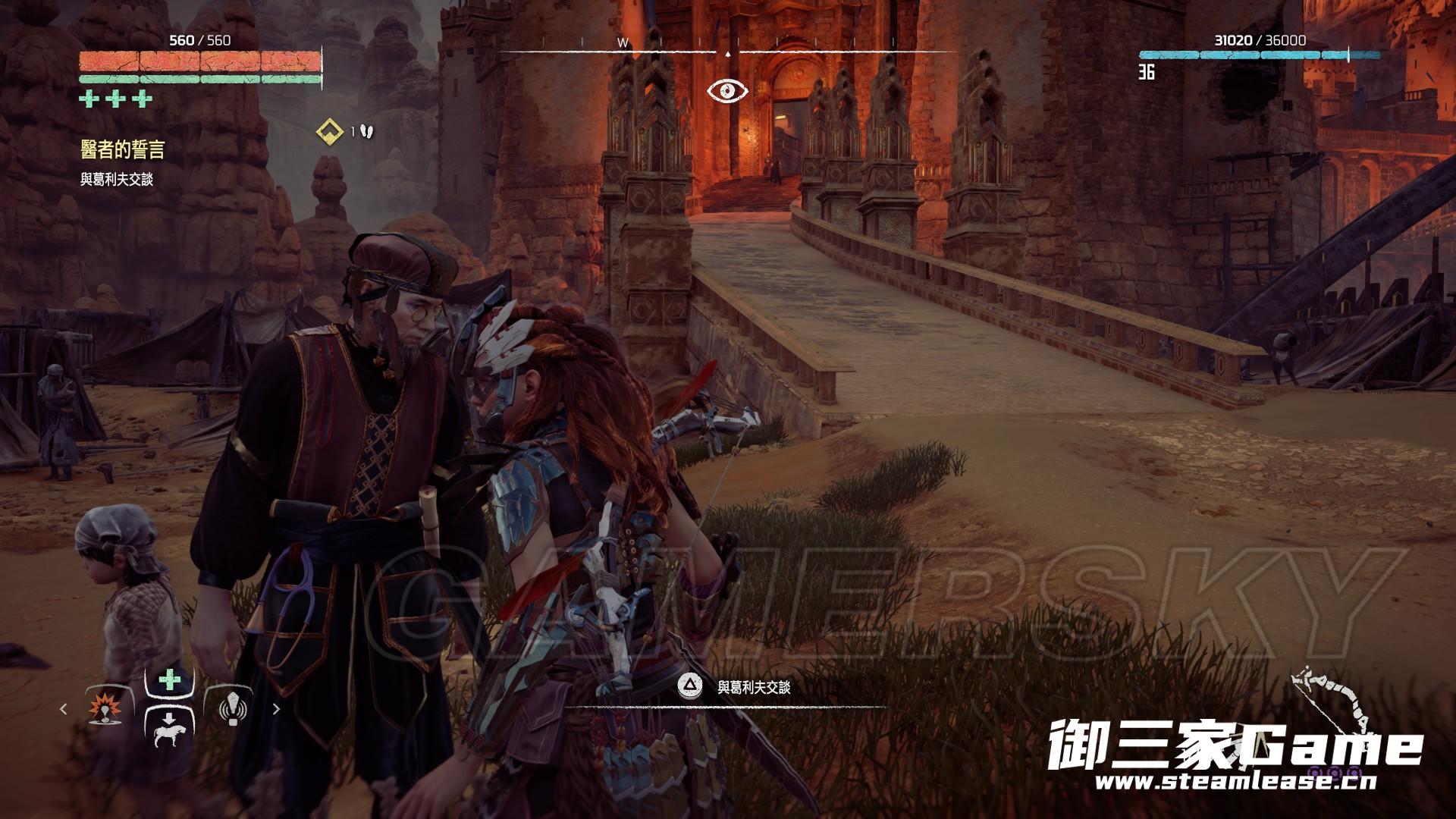Click the eye visibility indicator
The image size is (1456, 819).
tap(727, 91)
